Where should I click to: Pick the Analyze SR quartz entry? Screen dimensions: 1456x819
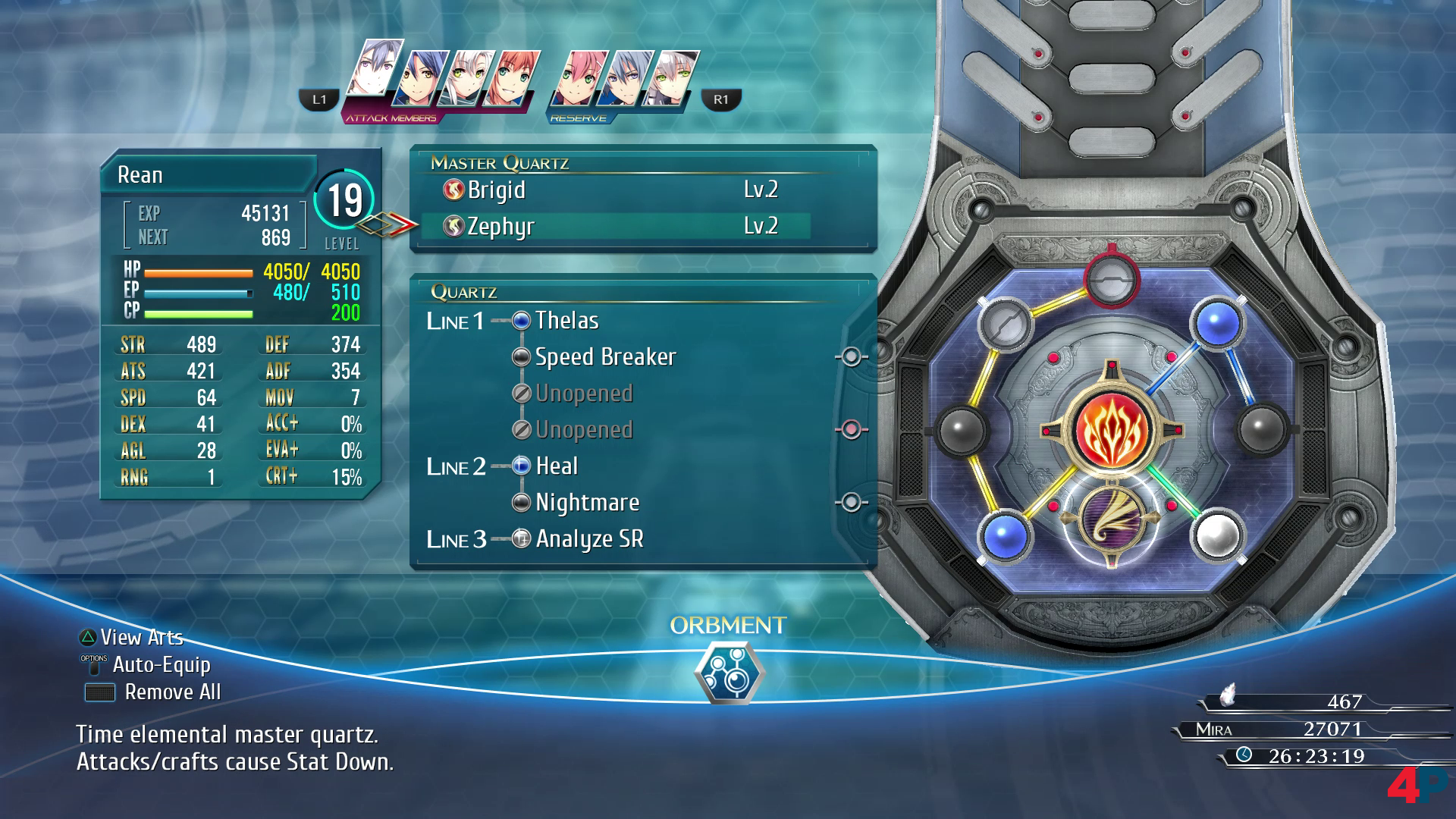click(588, 539)
